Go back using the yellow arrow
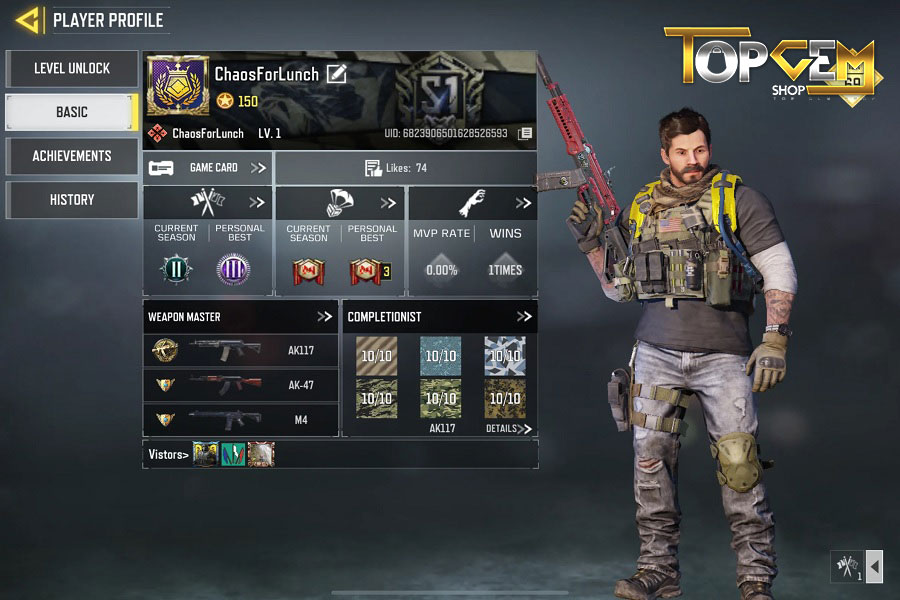The width and height of the screenshot is (900, 600). tap(29, 20)
